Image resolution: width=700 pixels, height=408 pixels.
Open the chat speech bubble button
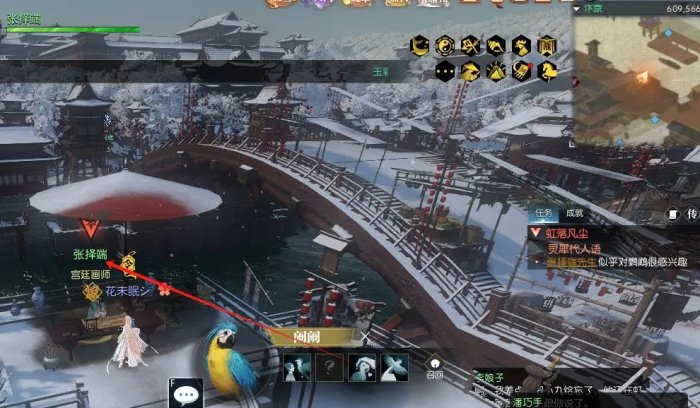pyautogui.click(x=185, y=395)
